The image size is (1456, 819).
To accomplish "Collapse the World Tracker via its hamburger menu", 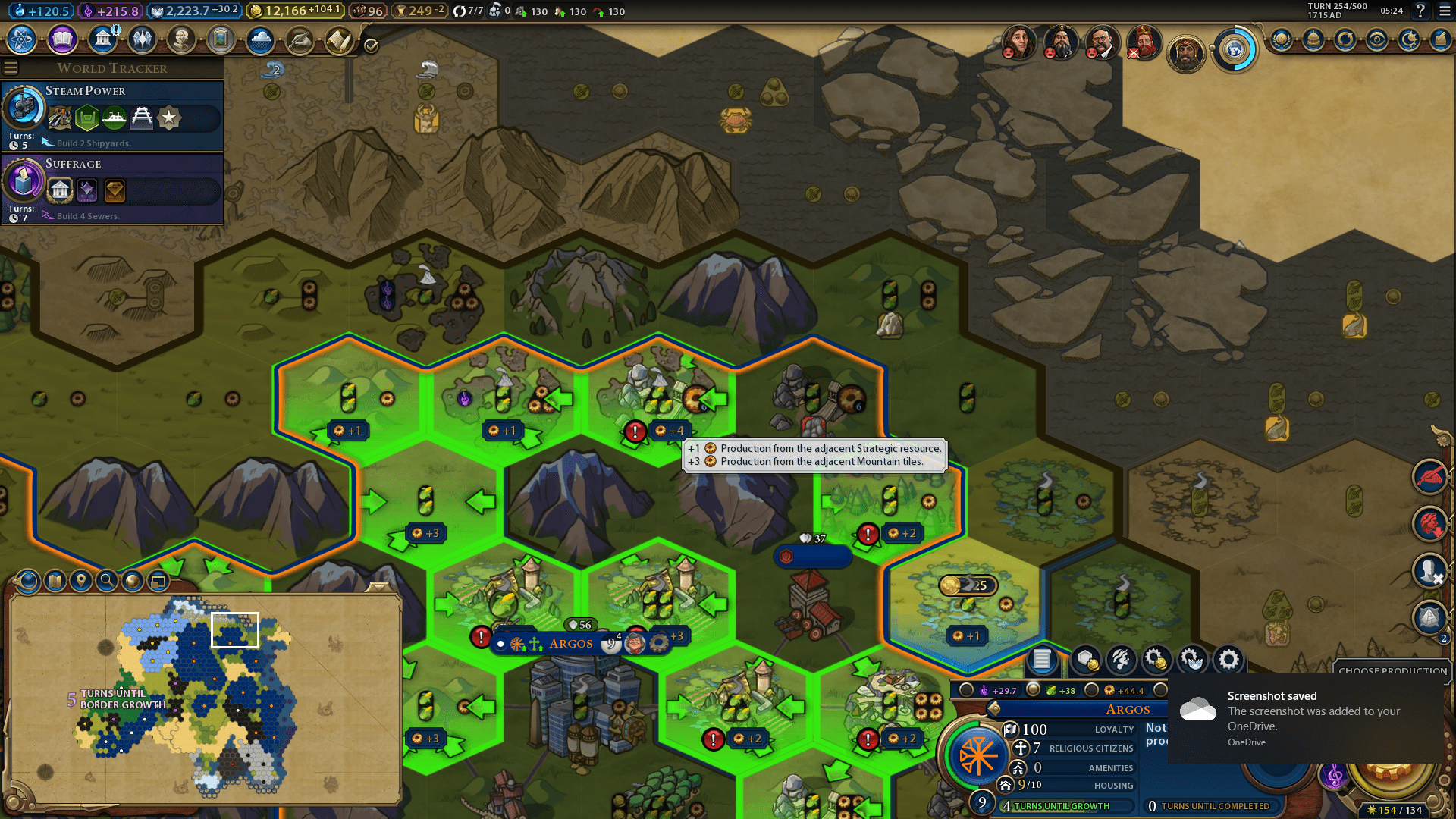I will [x=11, y=67].
